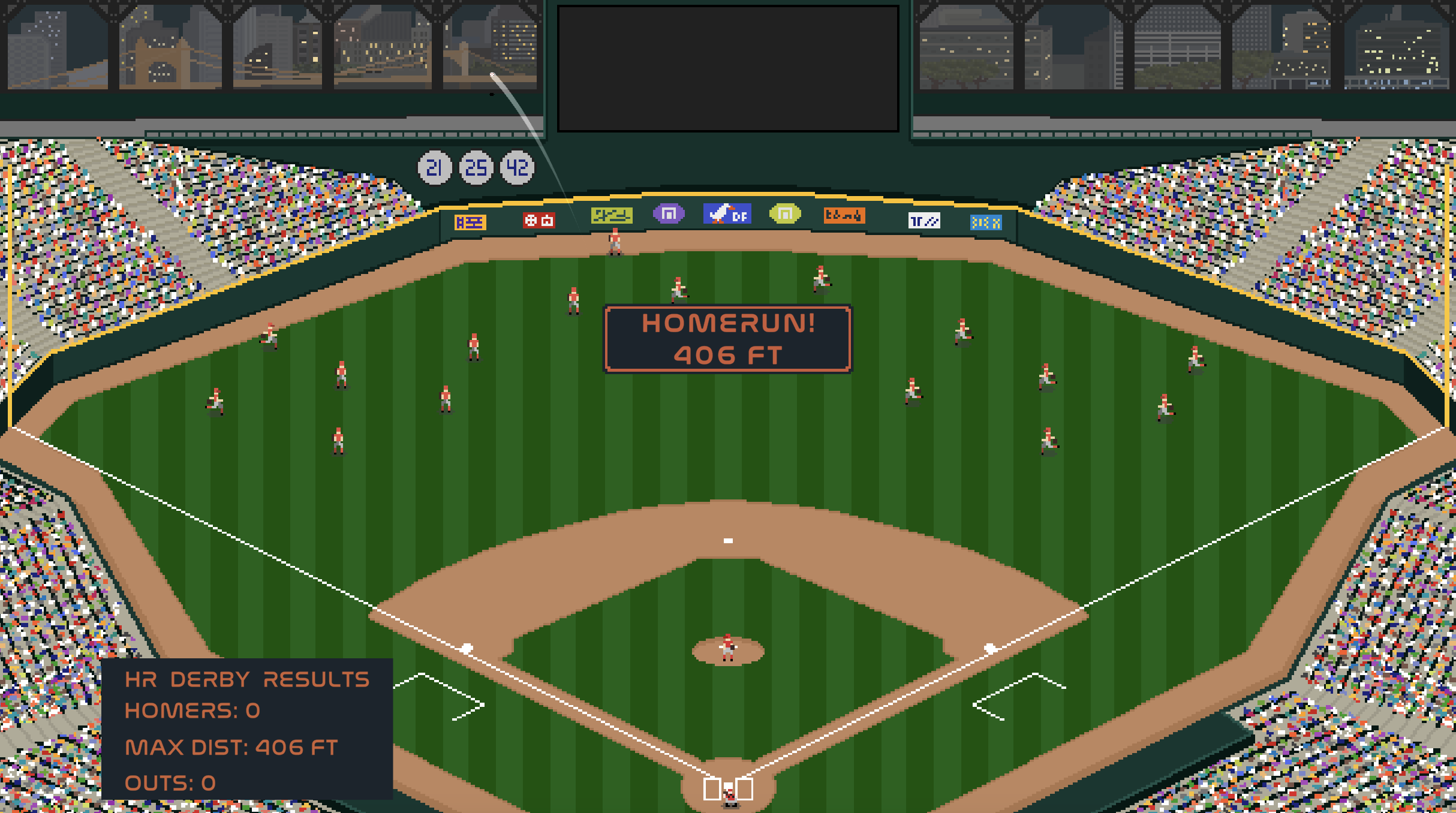Screen dimensions: 1456x813
Task: Click the cyan ad banner in right field
Action: (985, 222)
